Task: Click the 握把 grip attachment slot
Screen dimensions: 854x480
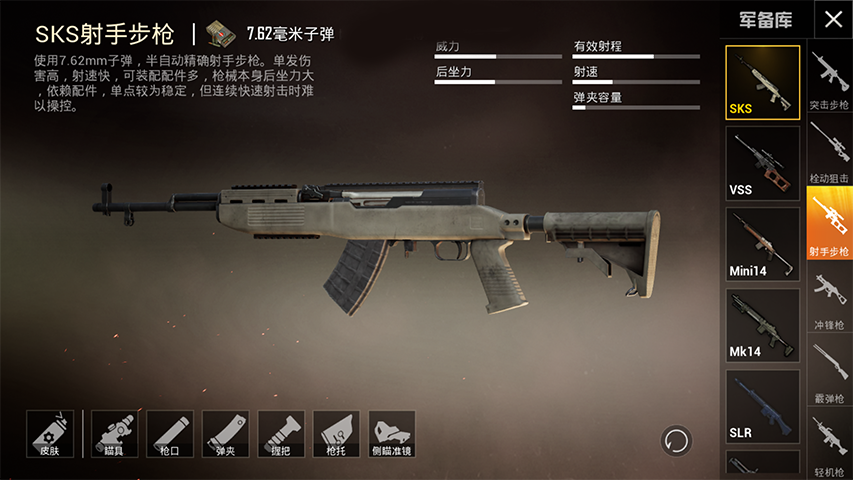Action: point(281,434)
